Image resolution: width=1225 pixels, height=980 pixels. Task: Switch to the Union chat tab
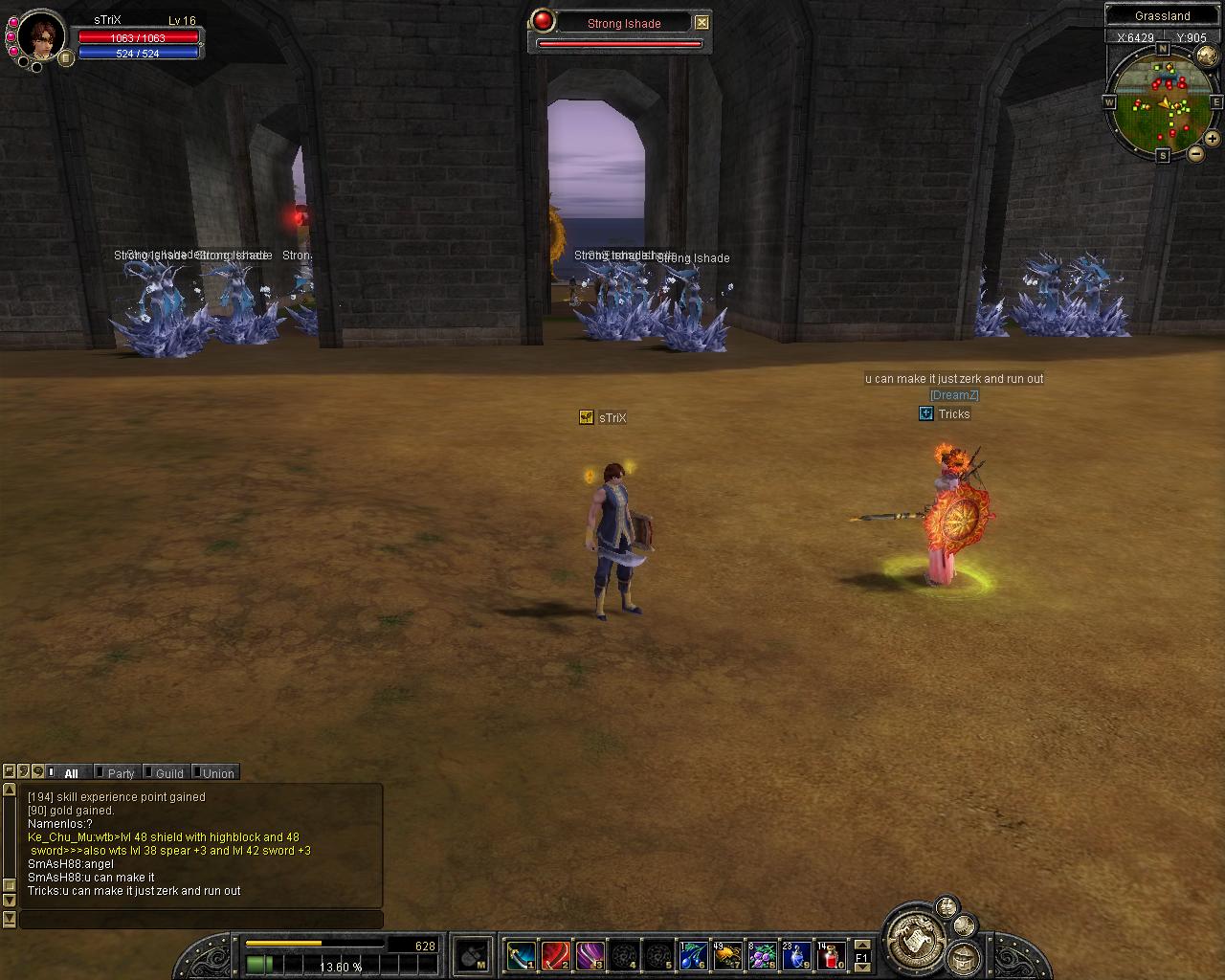[217, 773]
